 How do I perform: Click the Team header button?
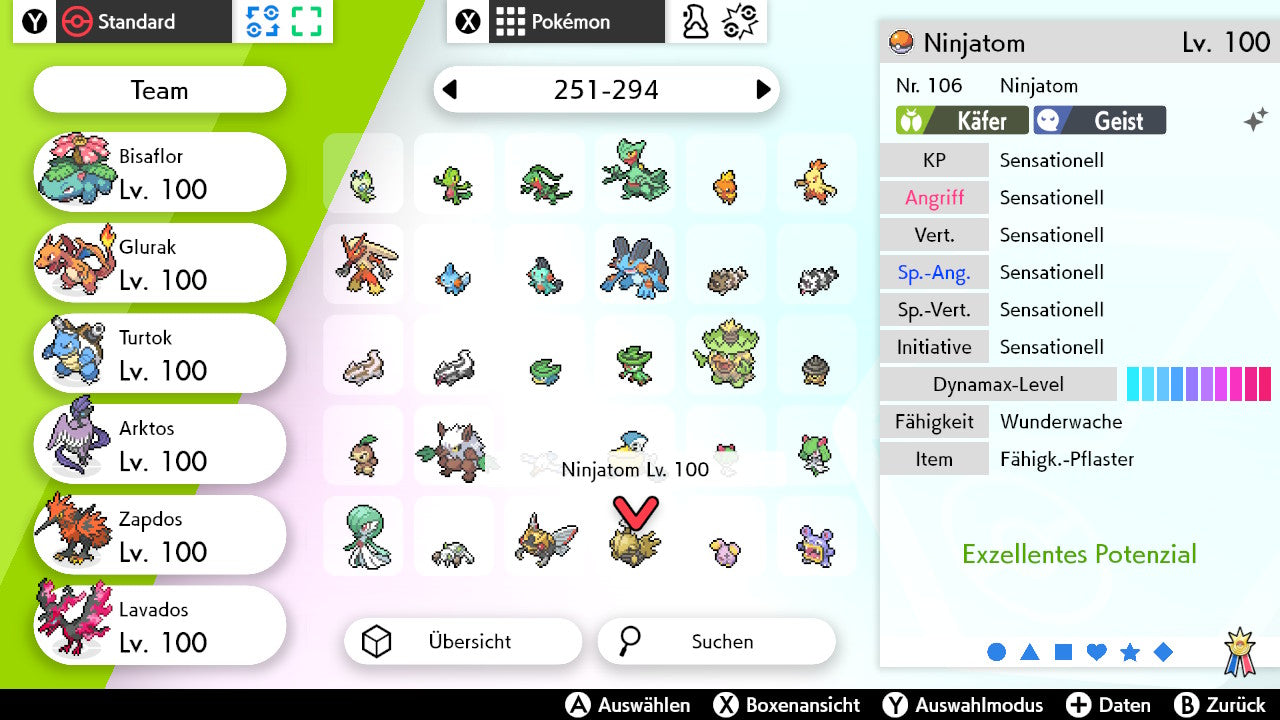coord(160,90)
